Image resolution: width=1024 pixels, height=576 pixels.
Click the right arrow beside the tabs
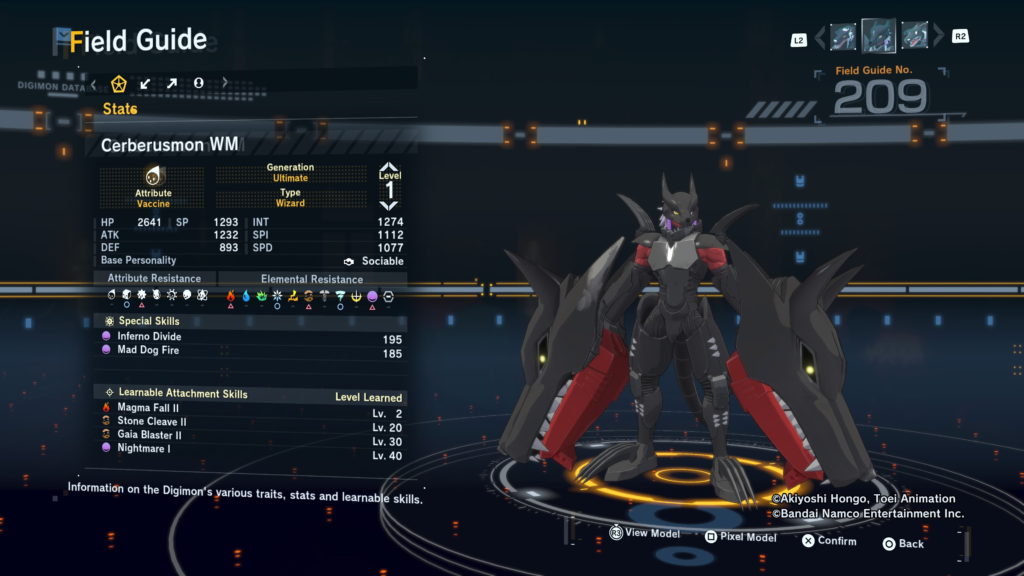click(x=225, y=83)
